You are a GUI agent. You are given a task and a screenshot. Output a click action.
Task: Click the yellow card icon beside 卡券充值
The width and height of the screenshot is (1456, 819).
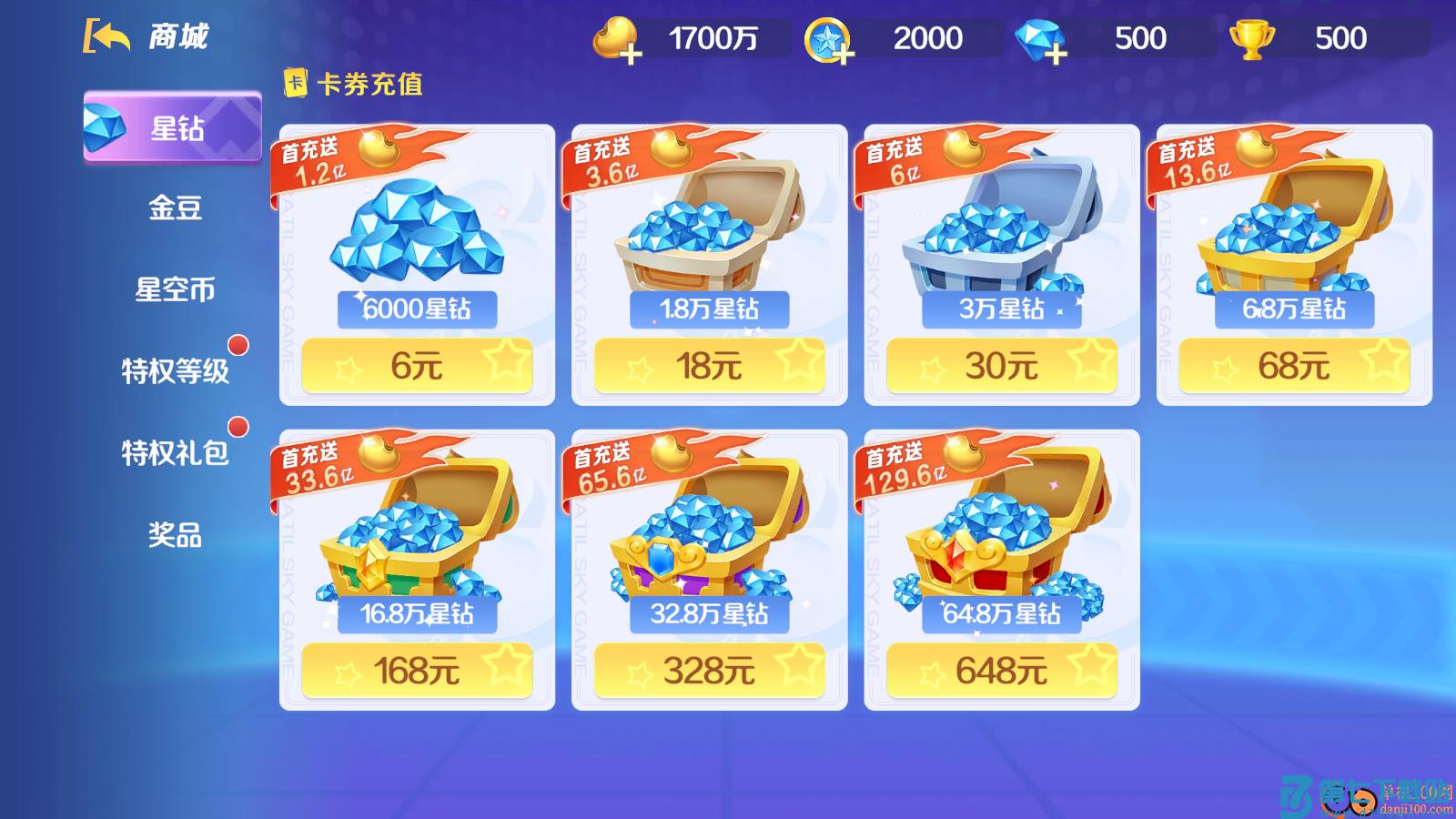tap(296, 82)
